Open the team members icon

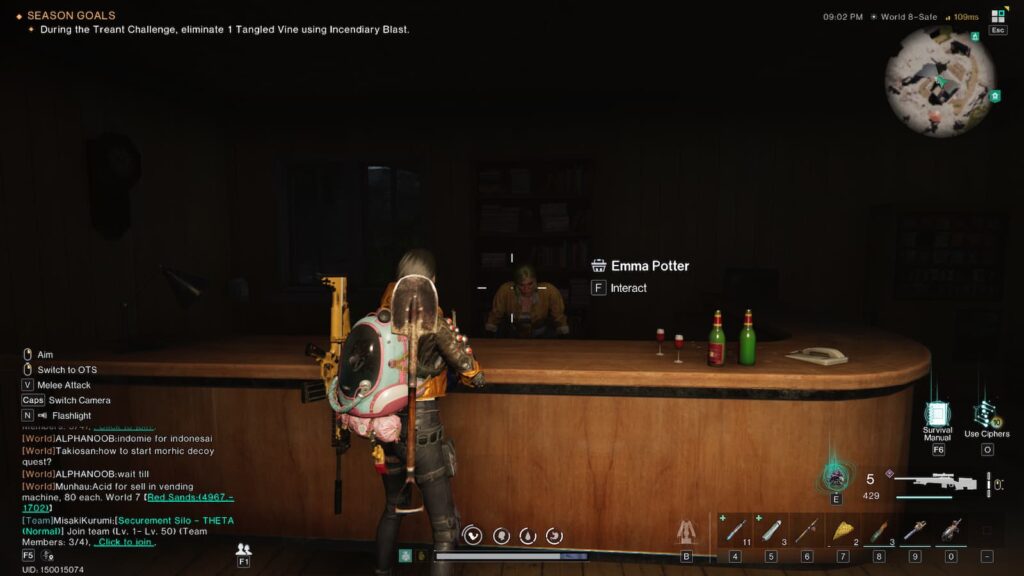[x=243, y=549]
